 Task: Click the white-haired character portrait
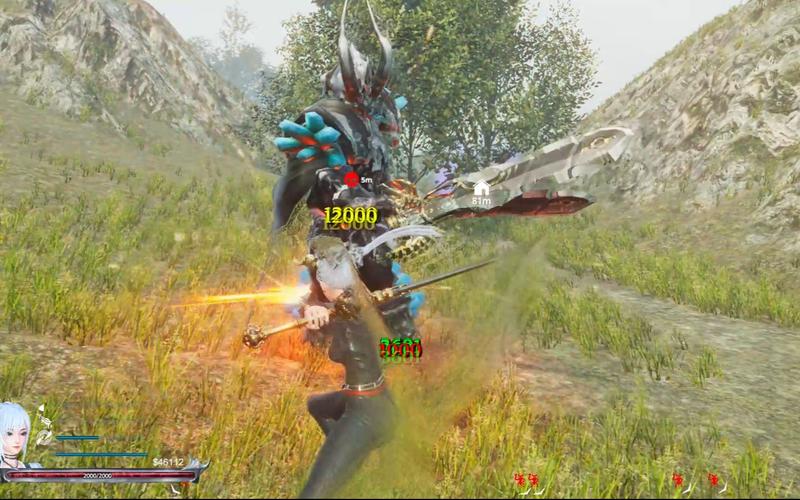[x=17, y=434]
